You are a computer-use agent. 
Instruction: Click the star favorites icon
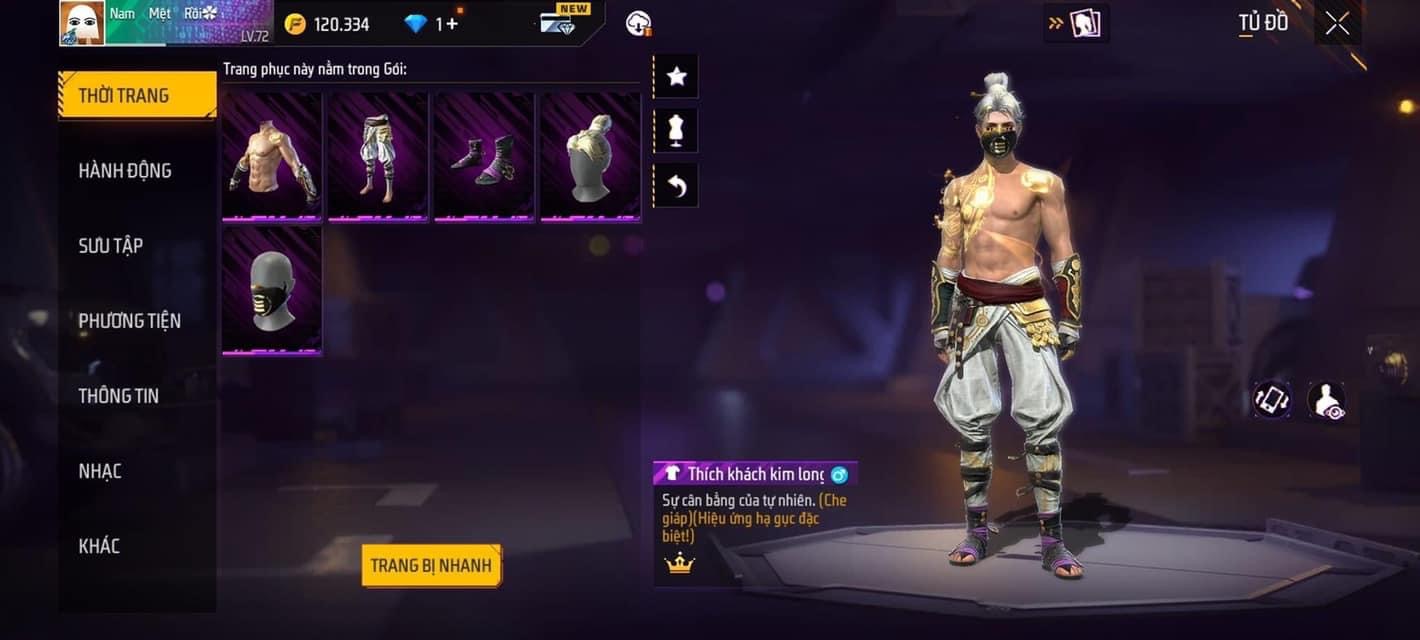click(x=677, y=77)
